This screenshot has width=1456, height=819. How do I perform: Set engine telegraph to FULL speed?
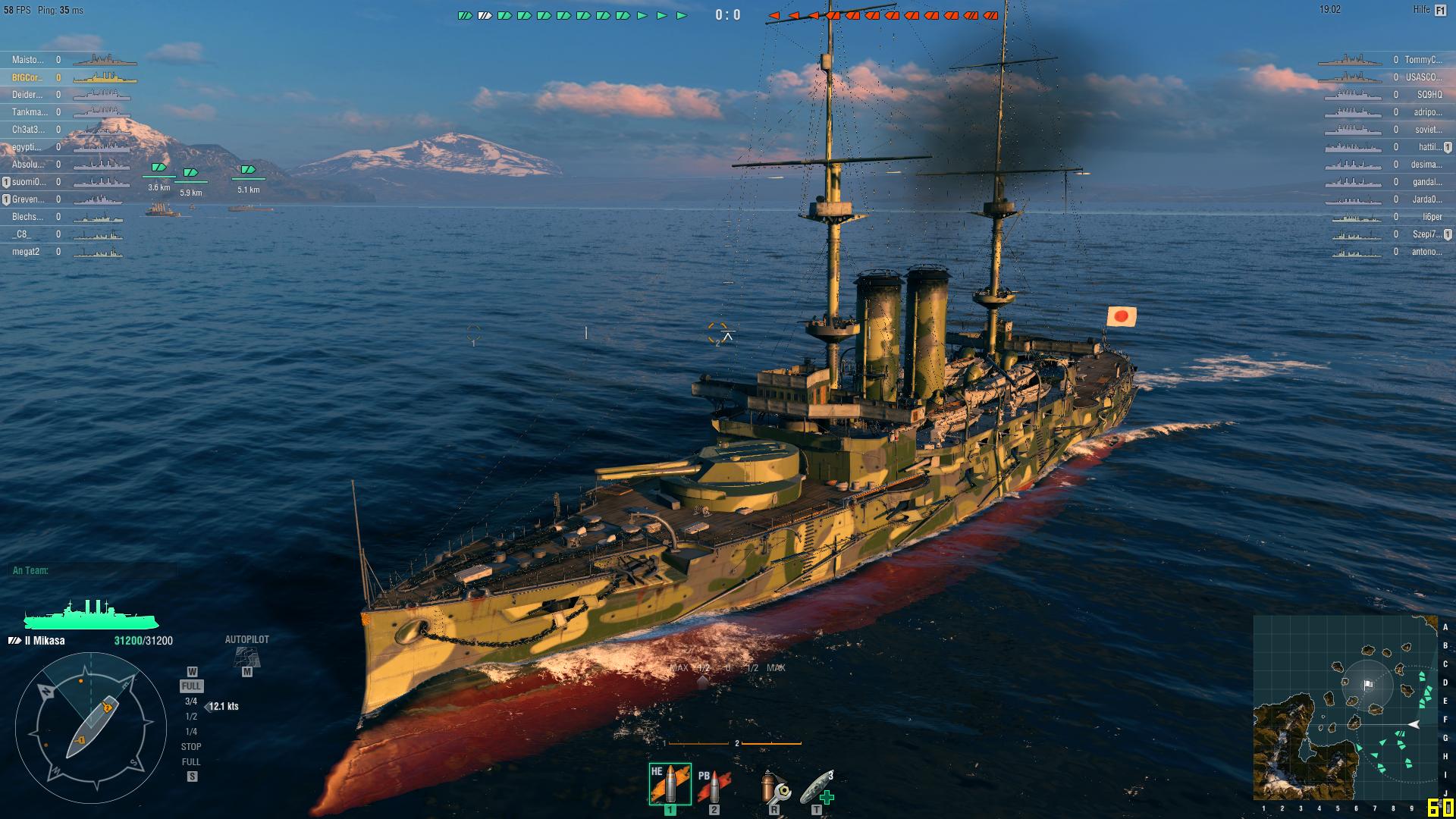pos(191,687)
